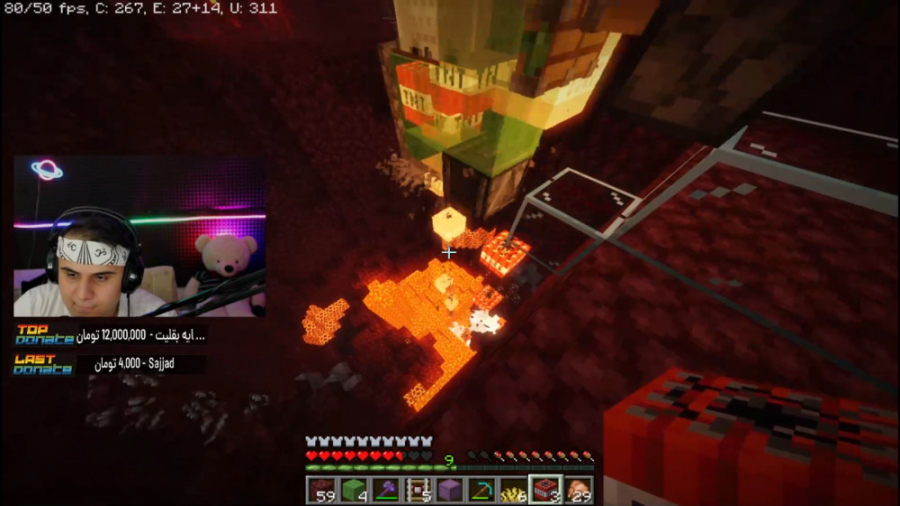Select the purple block hotbar slot

449,490
